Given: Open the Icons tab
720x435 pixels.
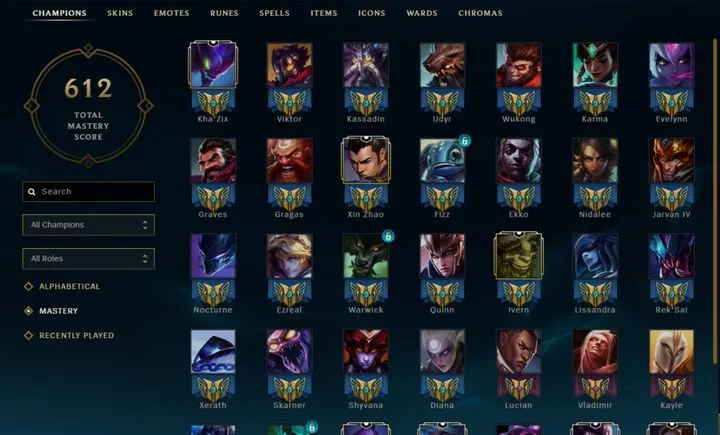Looking at the screenshot, I should pyautogui.click(x=371, y=14).
